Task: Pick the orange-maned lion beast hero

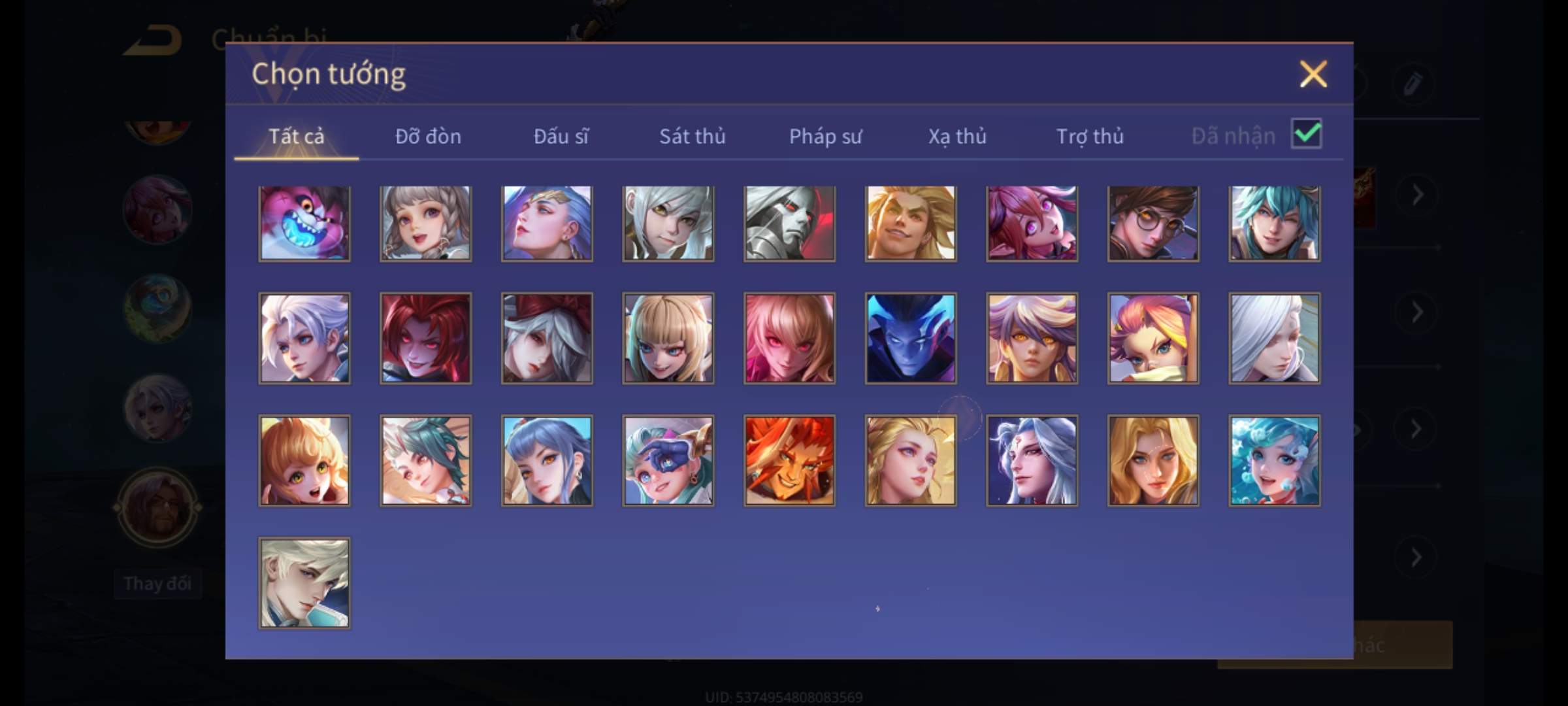Action: tap(789, 461)
